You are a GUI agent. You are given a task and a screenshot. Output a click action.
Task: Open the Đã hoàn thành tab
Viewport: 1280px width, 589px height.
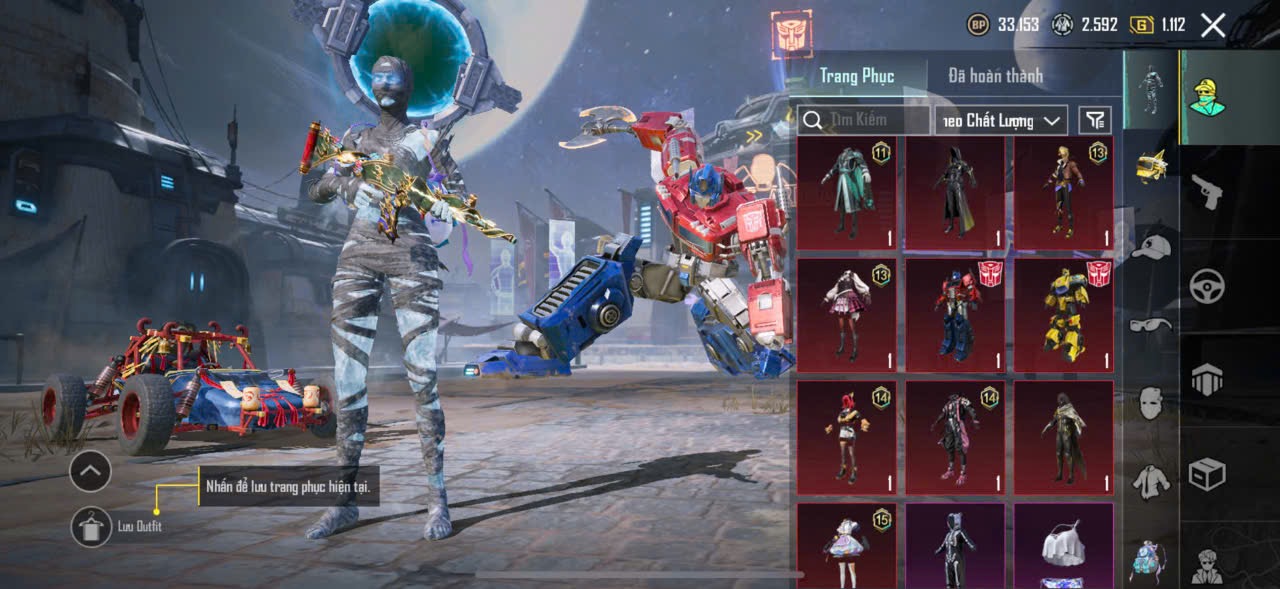pos(995,76)
